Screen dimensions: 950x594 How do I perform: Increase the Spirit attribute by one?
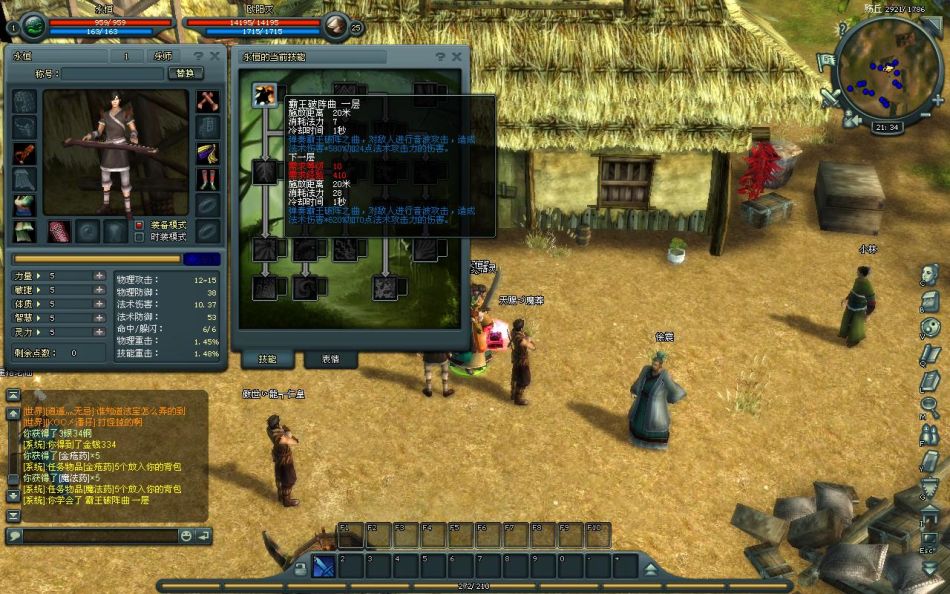click(99, 331)
